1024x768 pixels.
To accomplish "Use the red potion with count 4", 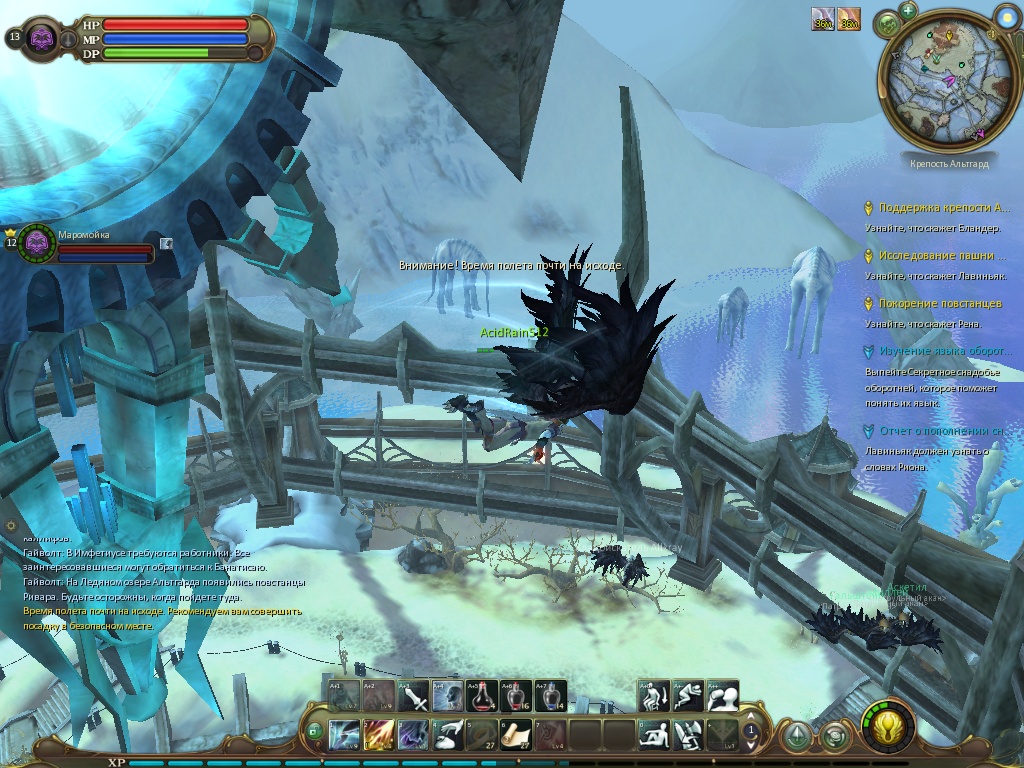I will click(x=481, y=695).
